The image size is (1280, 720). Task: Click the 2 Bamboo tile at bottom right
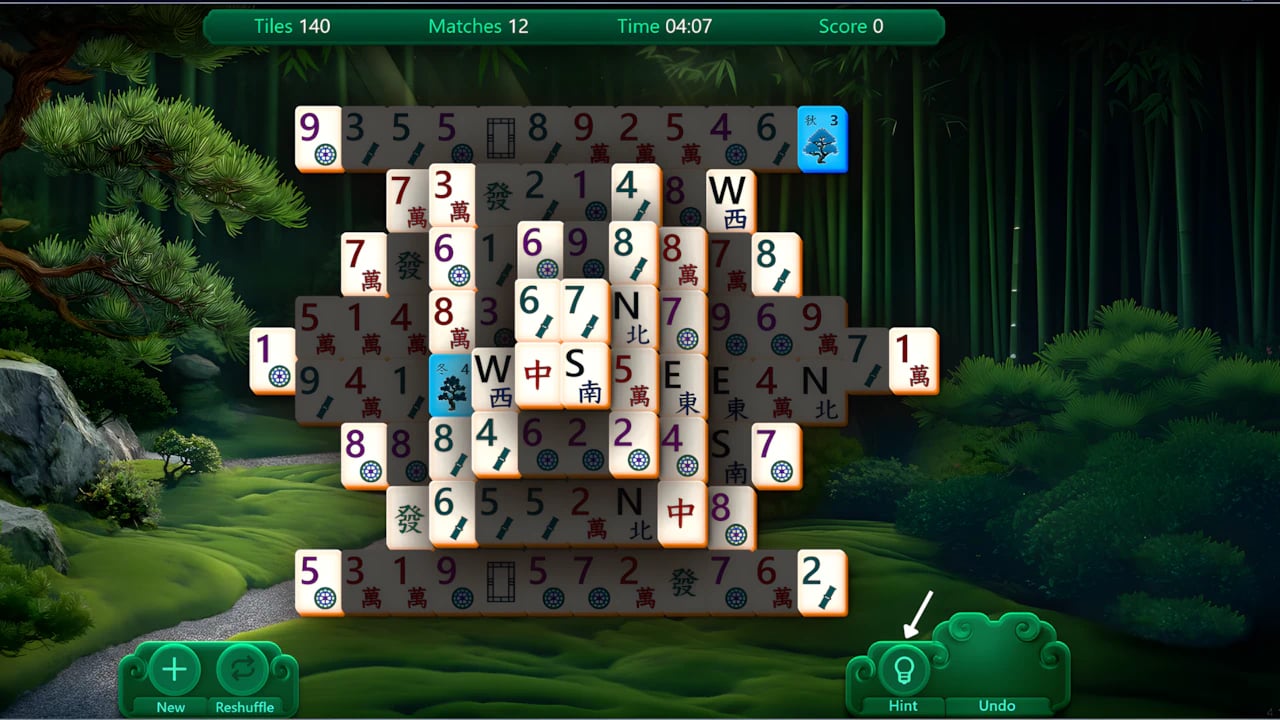click(x=823, y=585)
